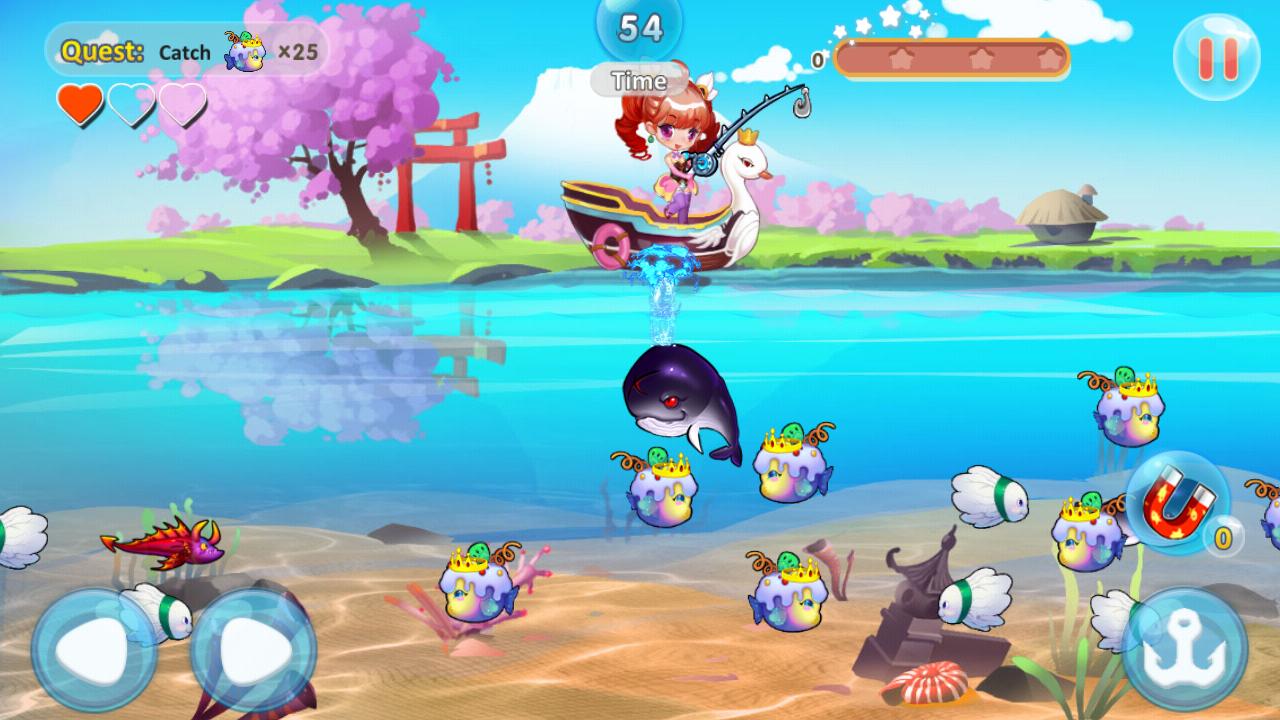Tap the left movement arrow button

[x=89, y=646]
